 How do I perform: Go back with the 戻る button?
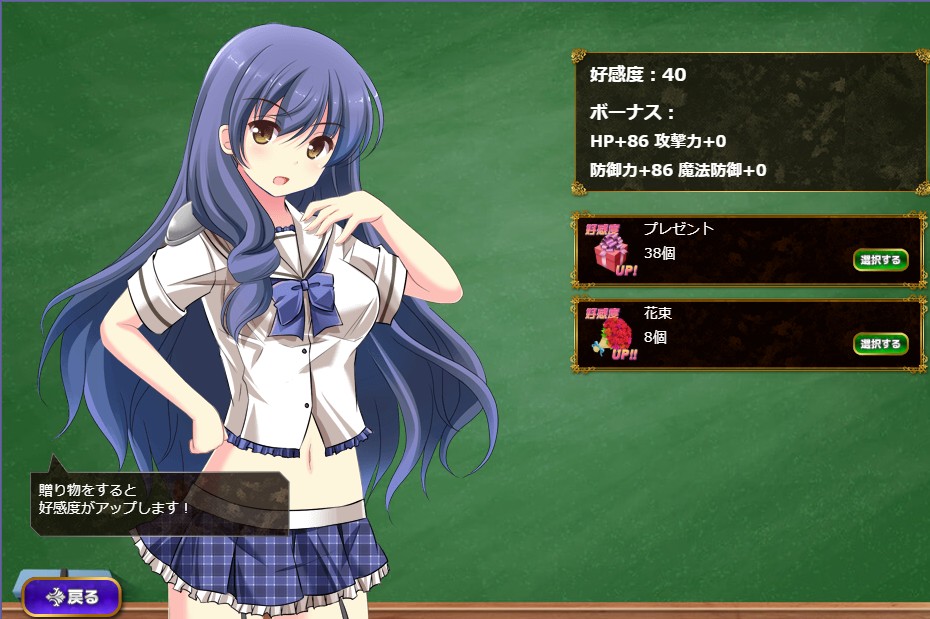click(72, 597)
